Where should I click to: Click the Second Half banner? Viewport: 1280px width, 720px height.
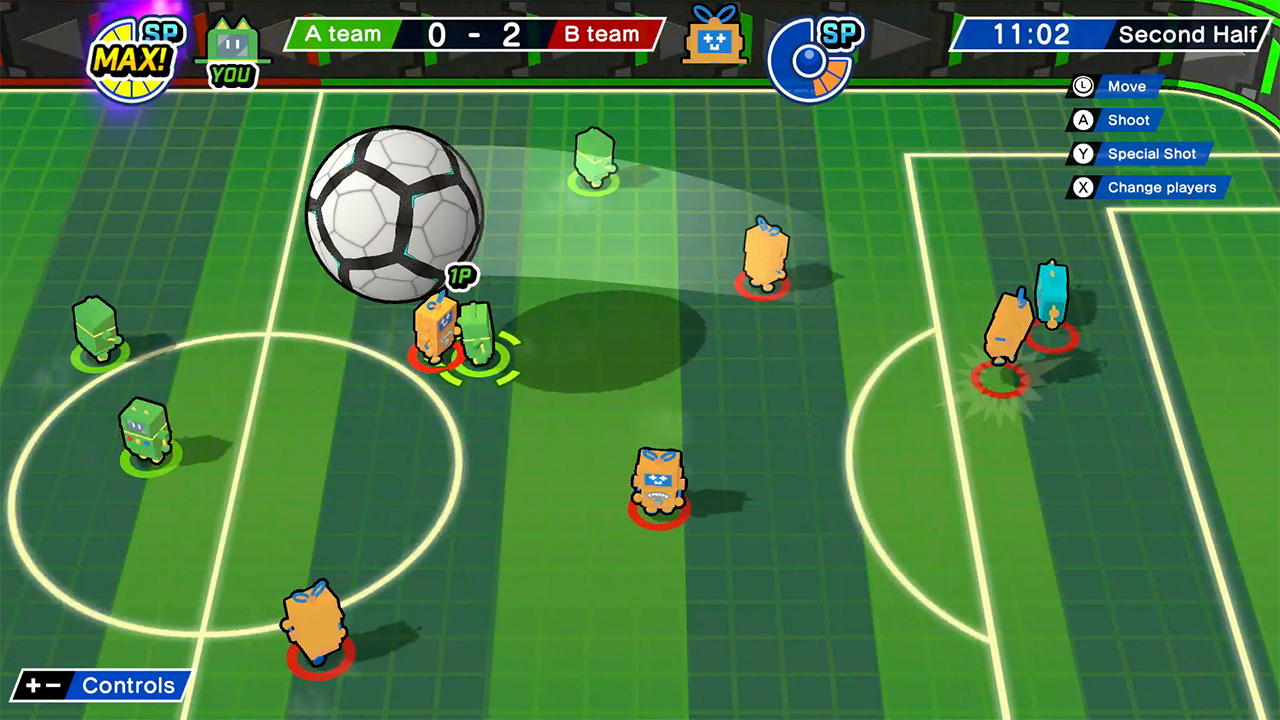tap(1188, 33)
